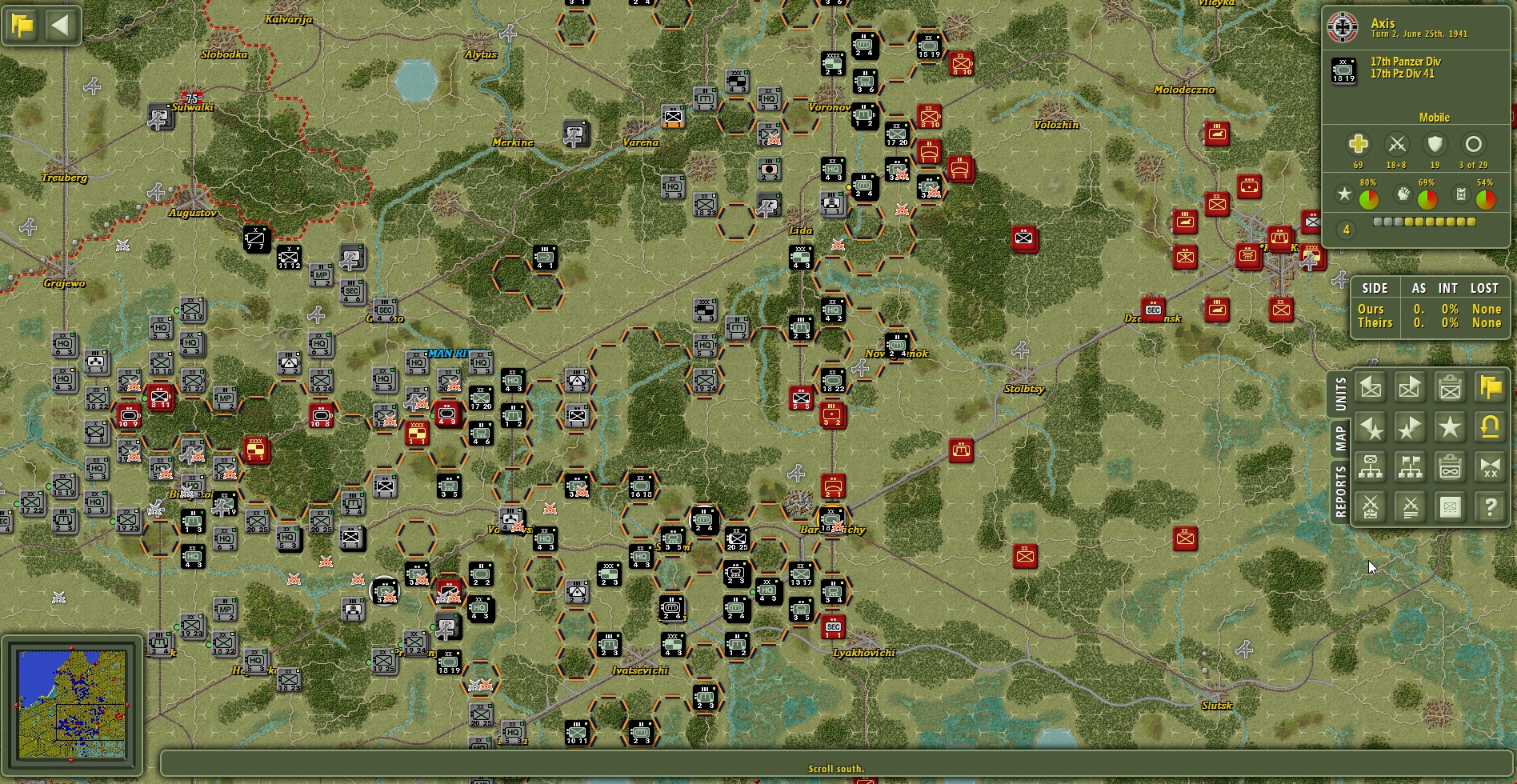Open the unit report clipboard icon
The height and width of the screenshot is (784, 1517).
1450,386
